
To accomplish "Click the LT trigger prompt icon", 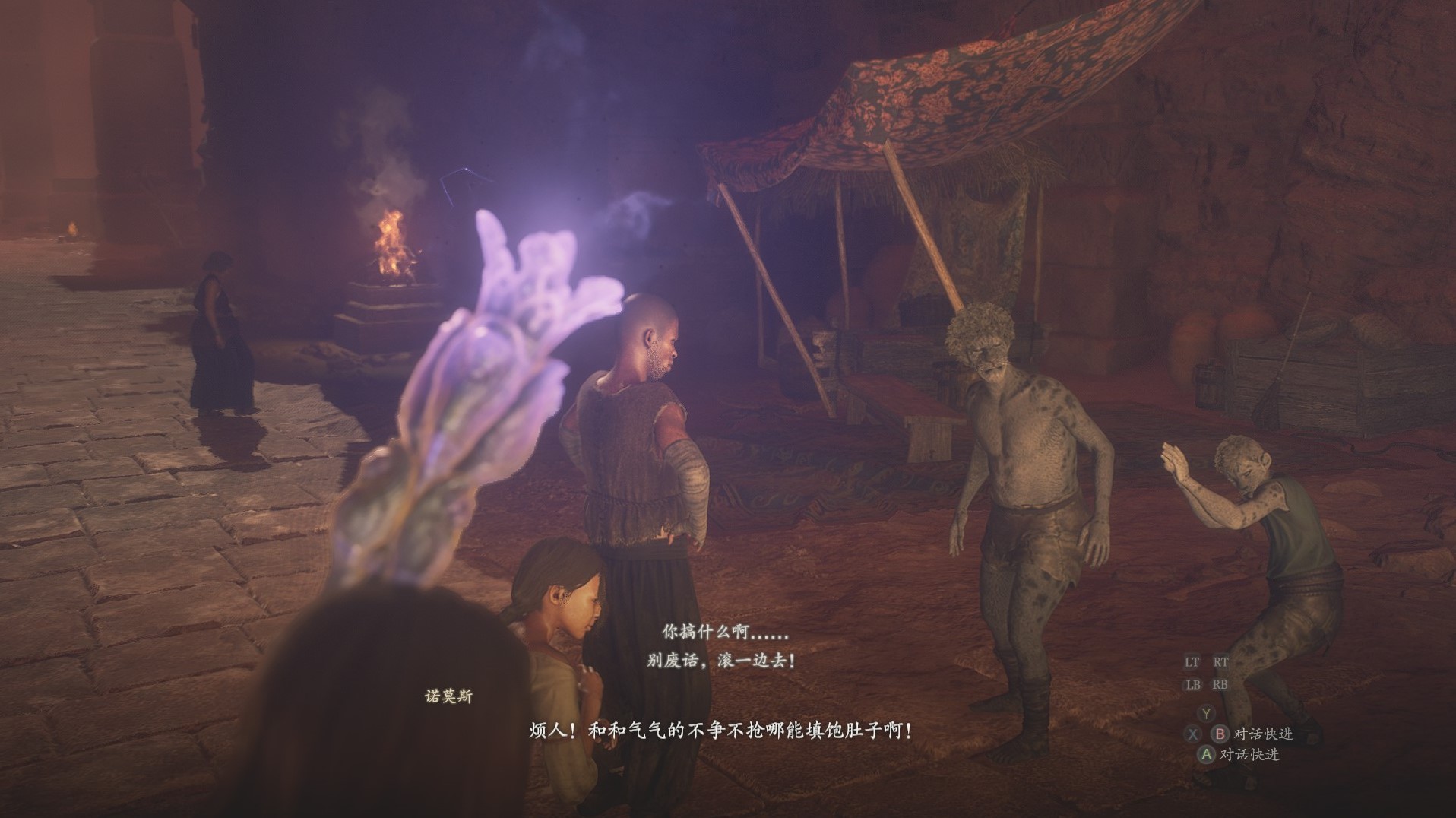I will pyautogui.click(x=1192, y=661).
